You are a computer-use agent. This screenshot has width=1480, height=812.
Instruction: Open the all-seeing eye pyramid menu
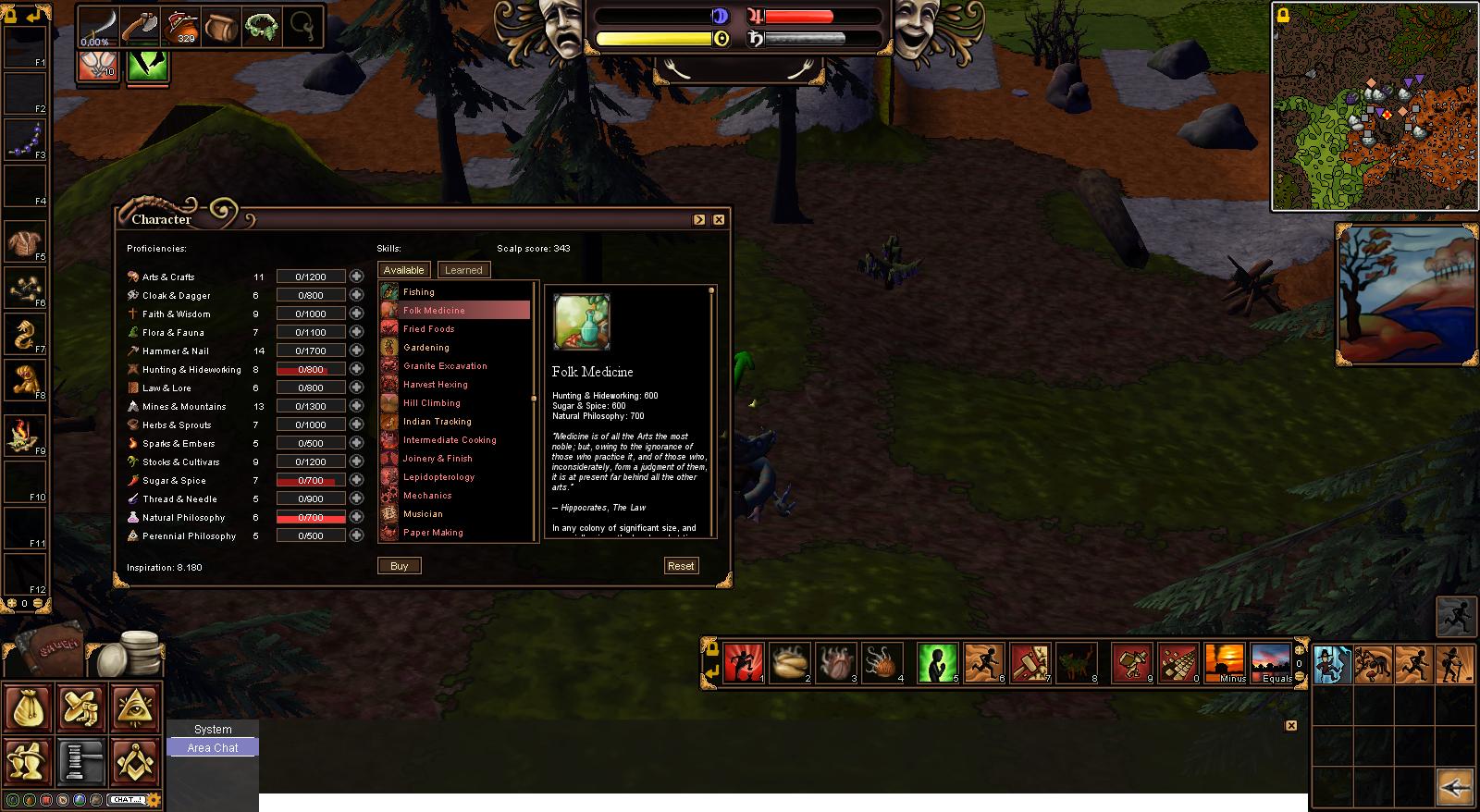click(135, 707)
